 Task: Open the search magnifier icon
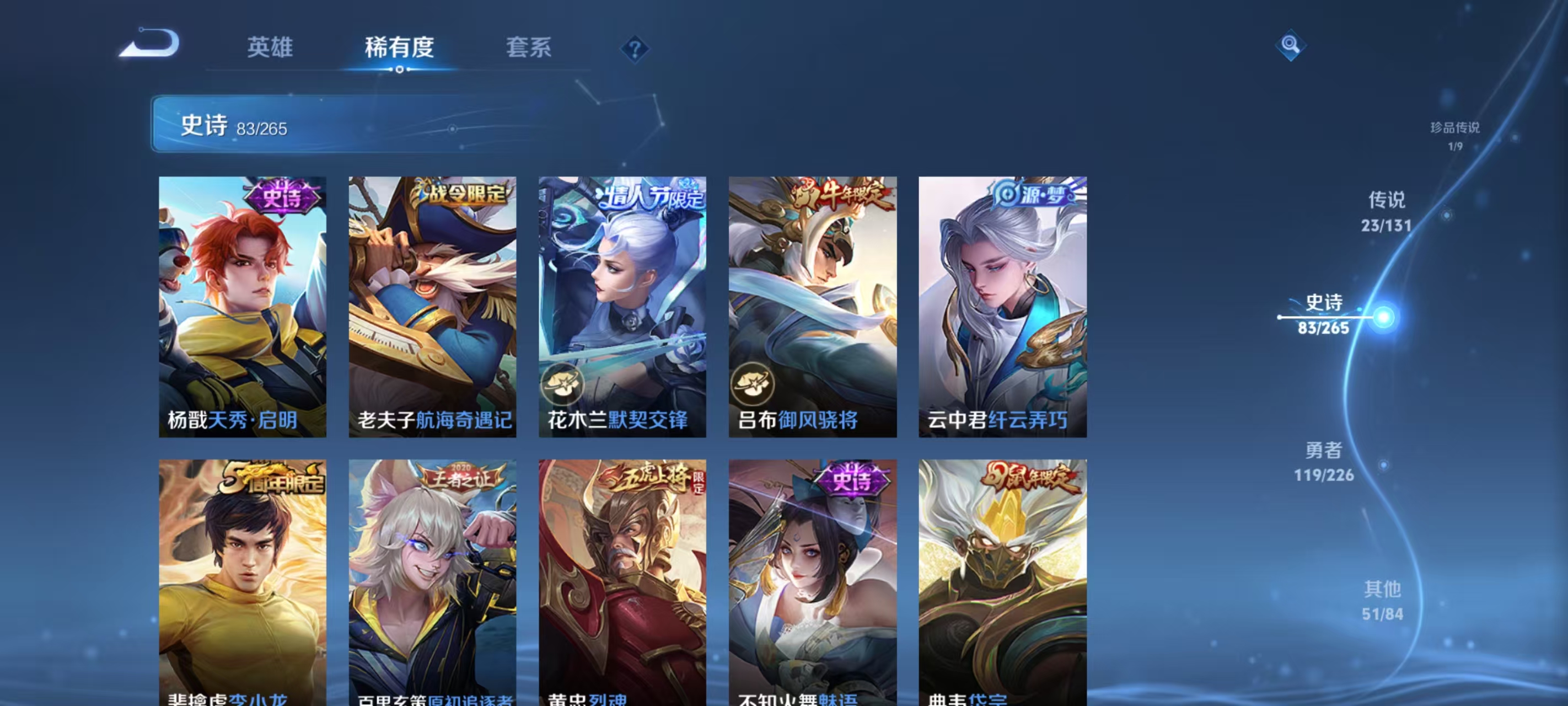(x=1291, y=45)
